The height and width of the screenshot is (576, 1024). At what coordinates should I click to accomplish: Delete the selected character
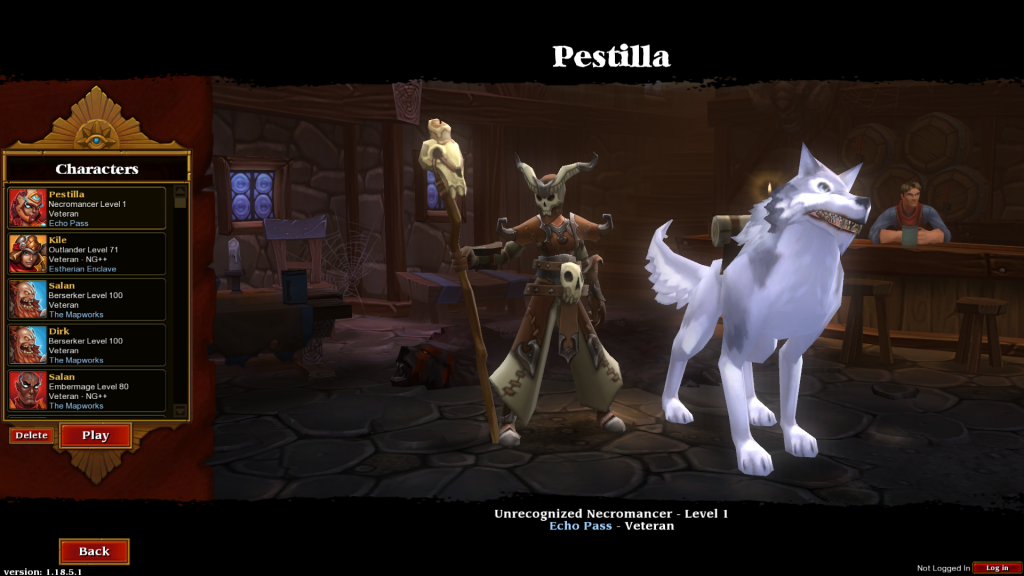pyautogui.click(x=31, y=435)
